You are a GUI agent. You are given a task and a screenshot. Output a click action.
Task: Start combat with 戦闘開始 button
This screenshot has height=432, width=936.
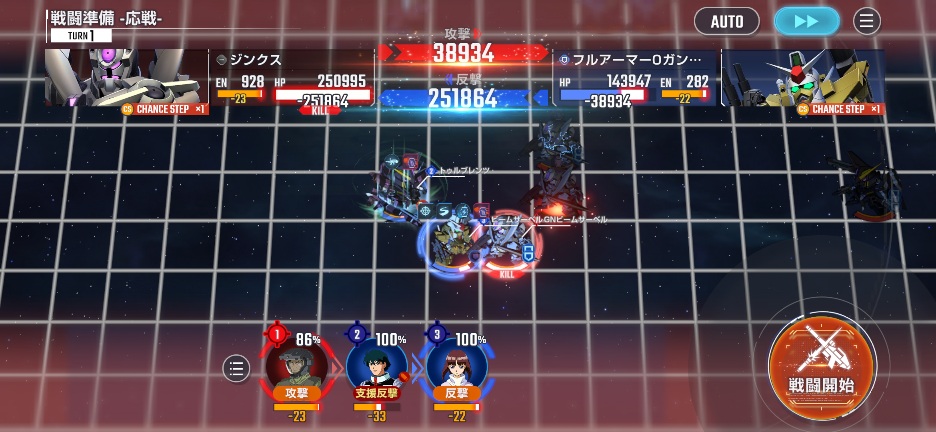pos(822,362)
